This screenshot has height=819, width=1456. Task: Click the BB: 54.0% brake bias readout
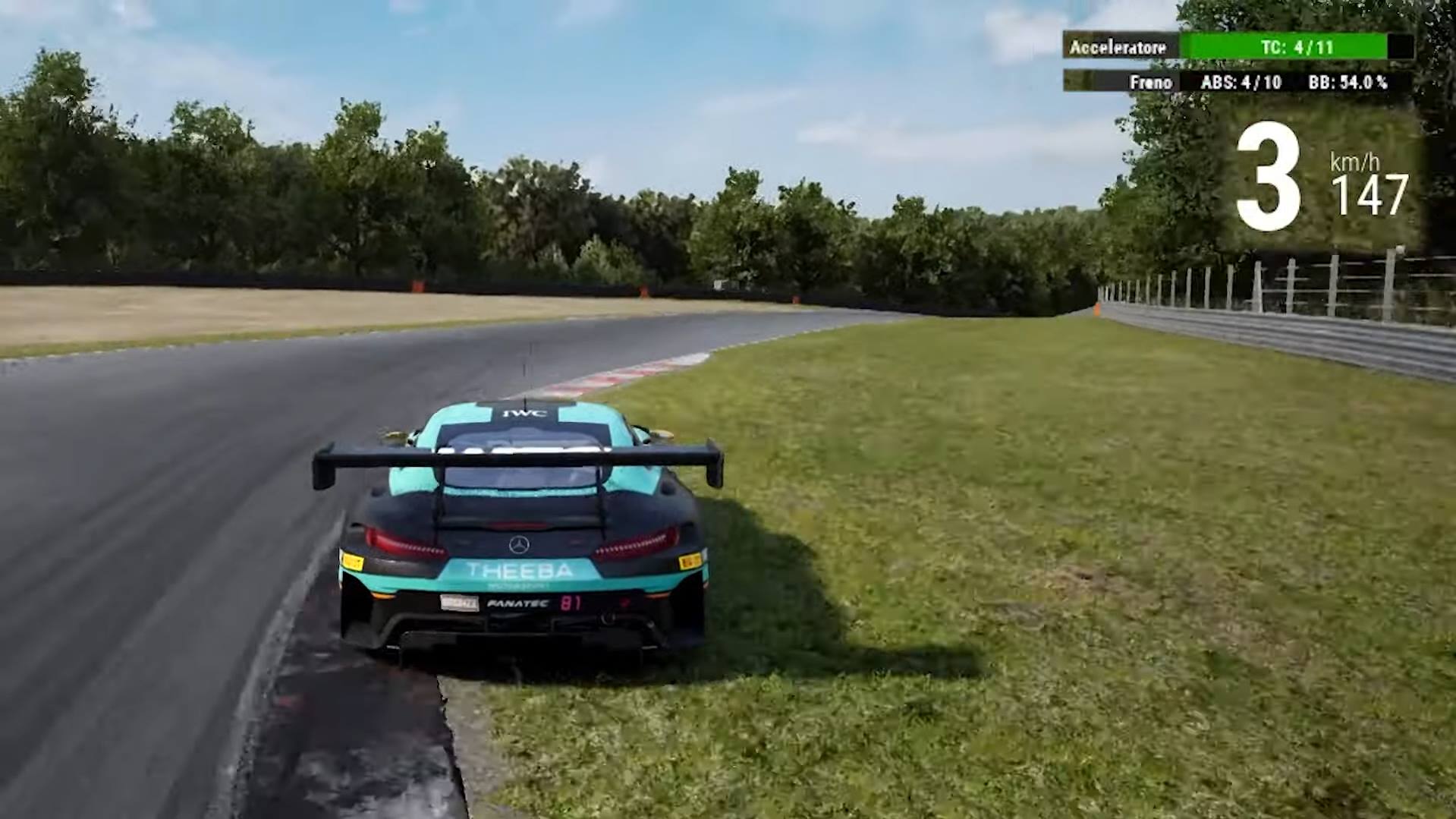pyautogui.click(x=1351, y=83)
